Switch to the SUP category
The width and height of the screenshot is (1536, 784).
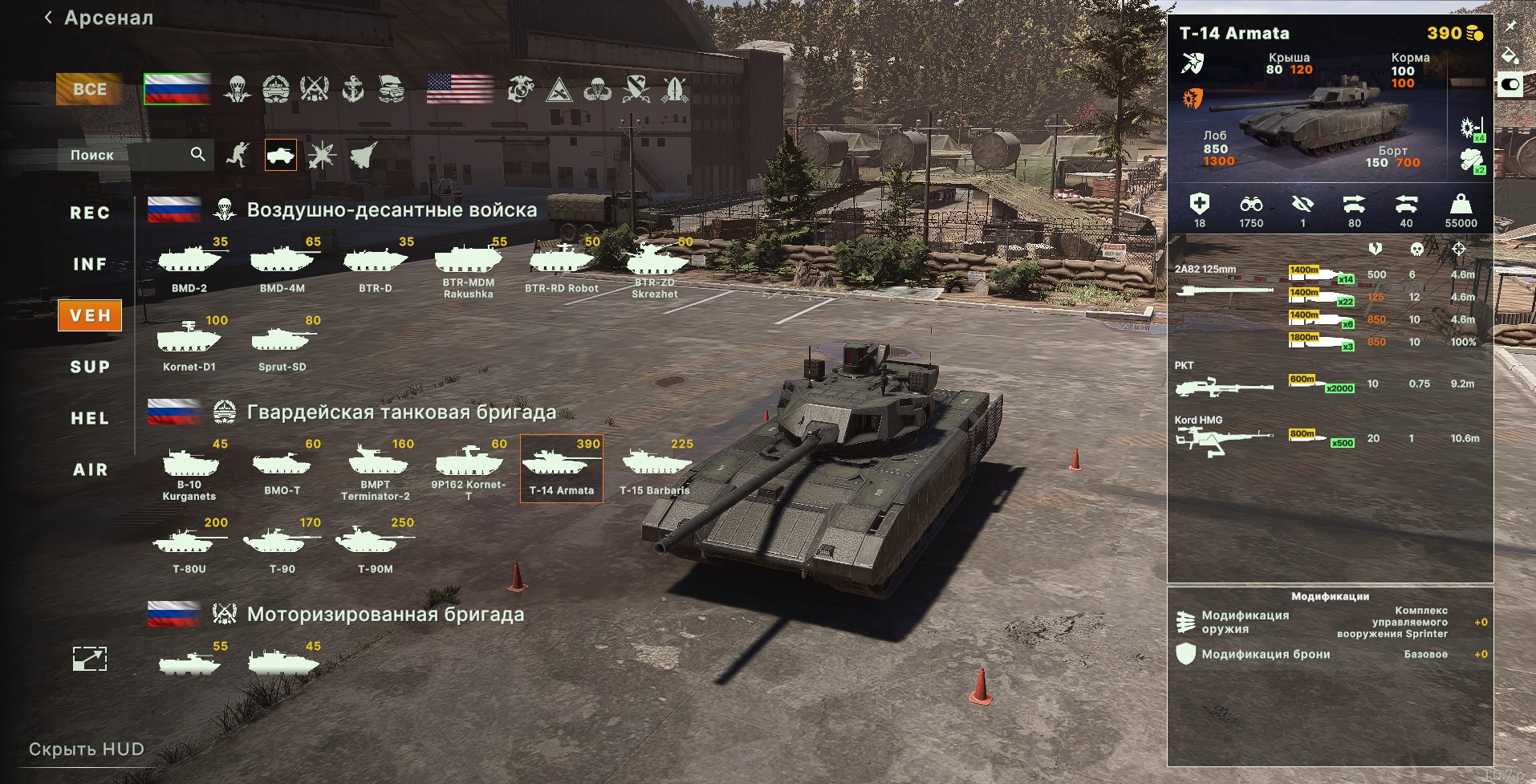coord(90,367)
